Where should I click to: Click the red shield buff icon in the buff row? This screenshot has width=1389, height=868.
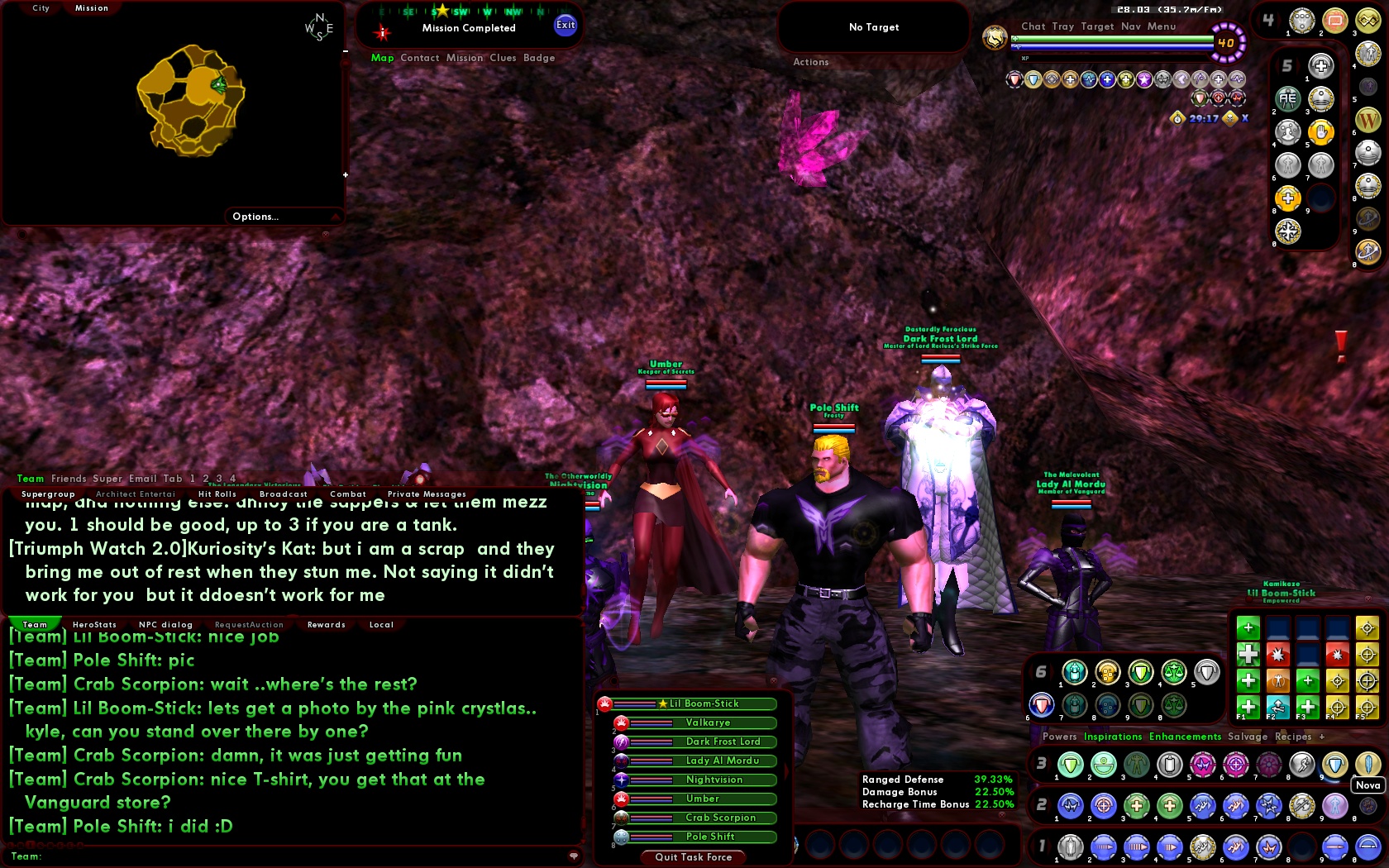1014,79
